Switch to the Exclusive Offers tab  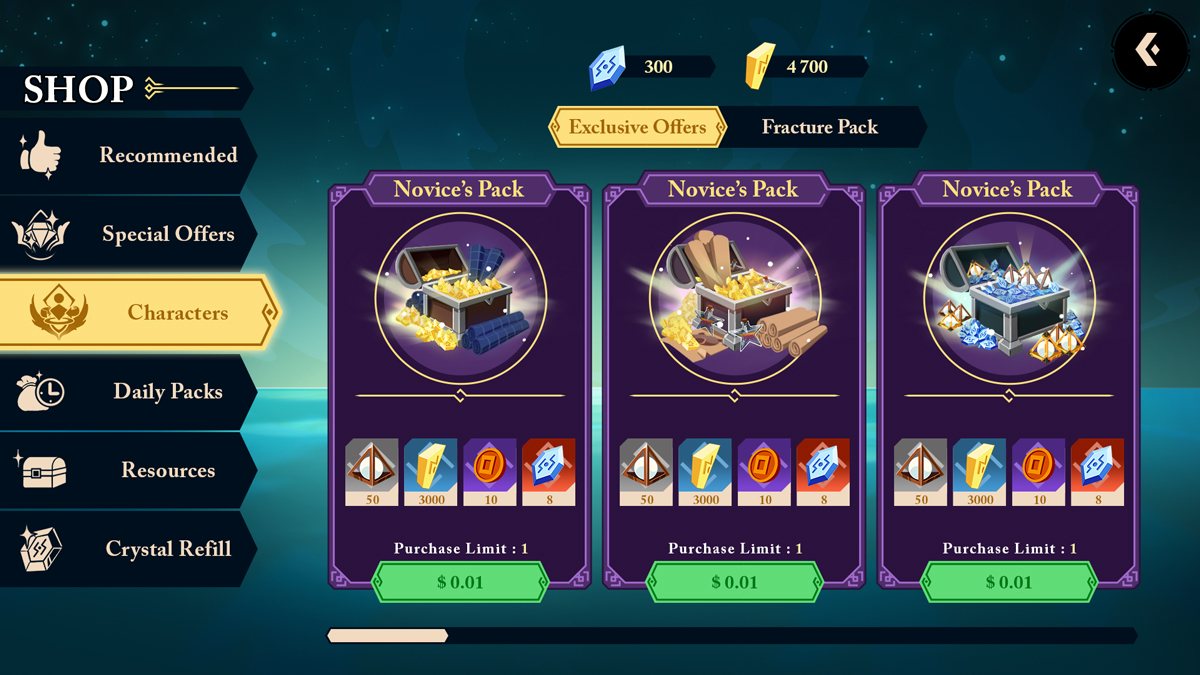tap(637, 127)
